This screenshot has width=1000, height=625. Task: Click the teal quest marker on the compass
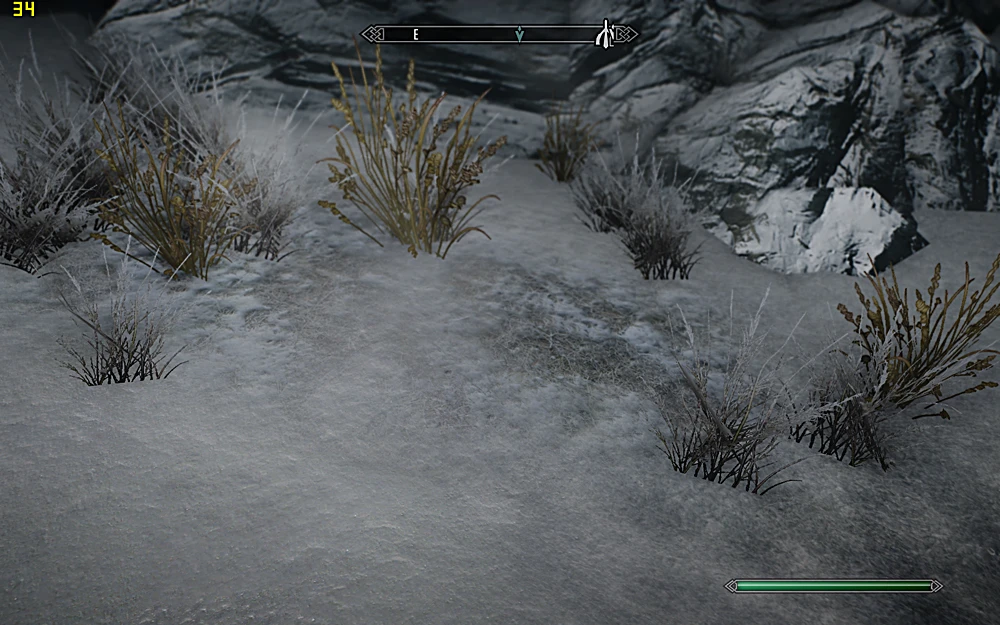[519, 35]
